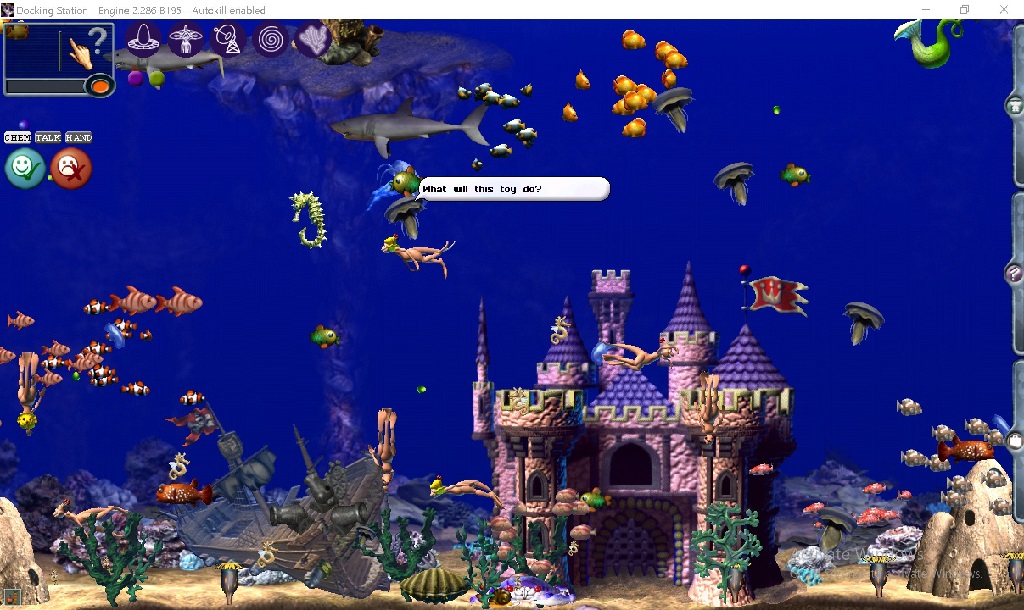Image resolution: width=1024 pixels, height=610 pixels.
Task: Punish creature with red frowning button
Action: click(70, 168)
